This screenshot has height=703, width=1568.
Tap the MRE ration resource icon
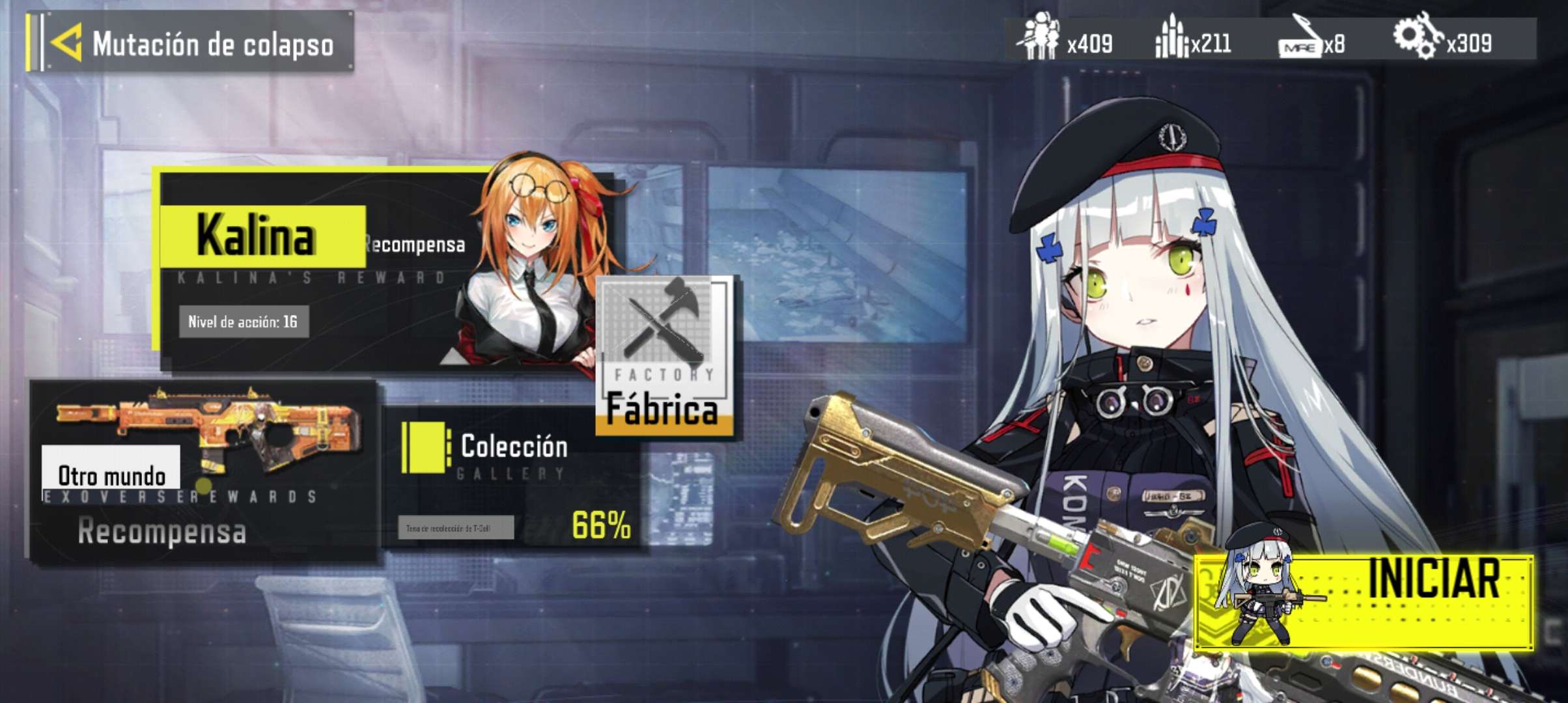1299,39
